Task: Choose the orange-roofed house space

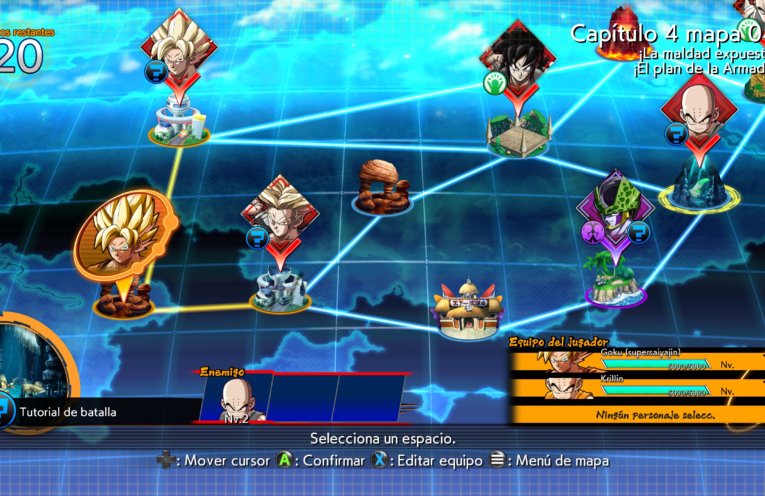Action: pyautogui.click(x=469, y=309)
